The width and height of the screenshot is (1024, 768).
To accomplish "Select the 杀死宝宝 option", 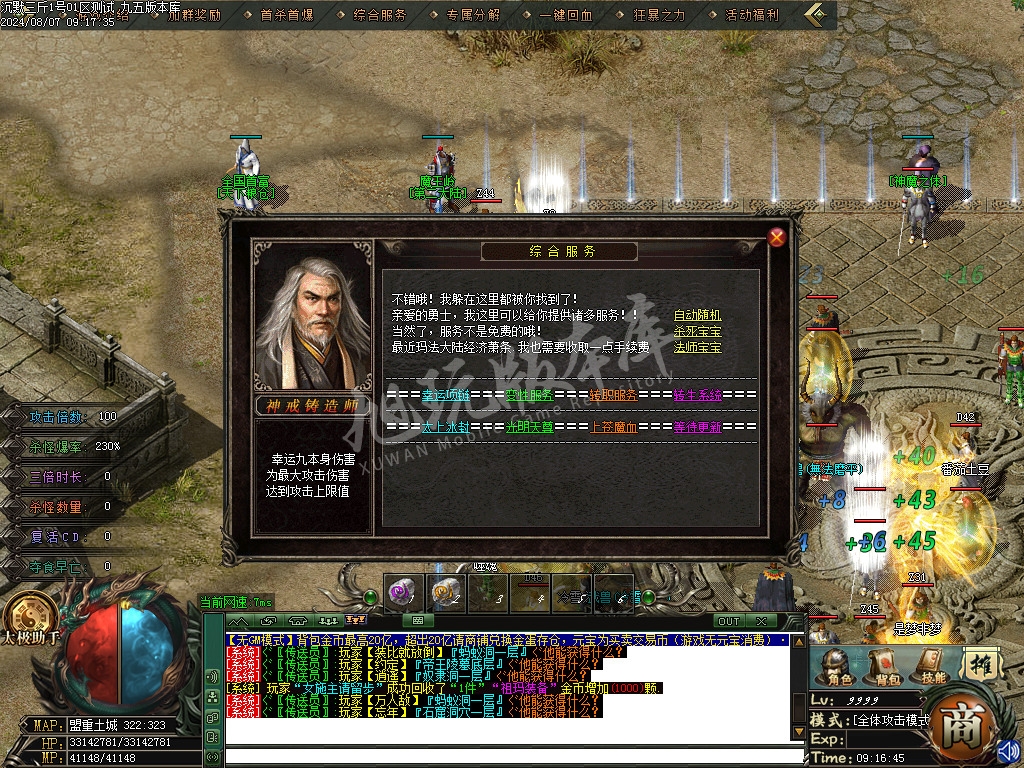I will 697,331.
